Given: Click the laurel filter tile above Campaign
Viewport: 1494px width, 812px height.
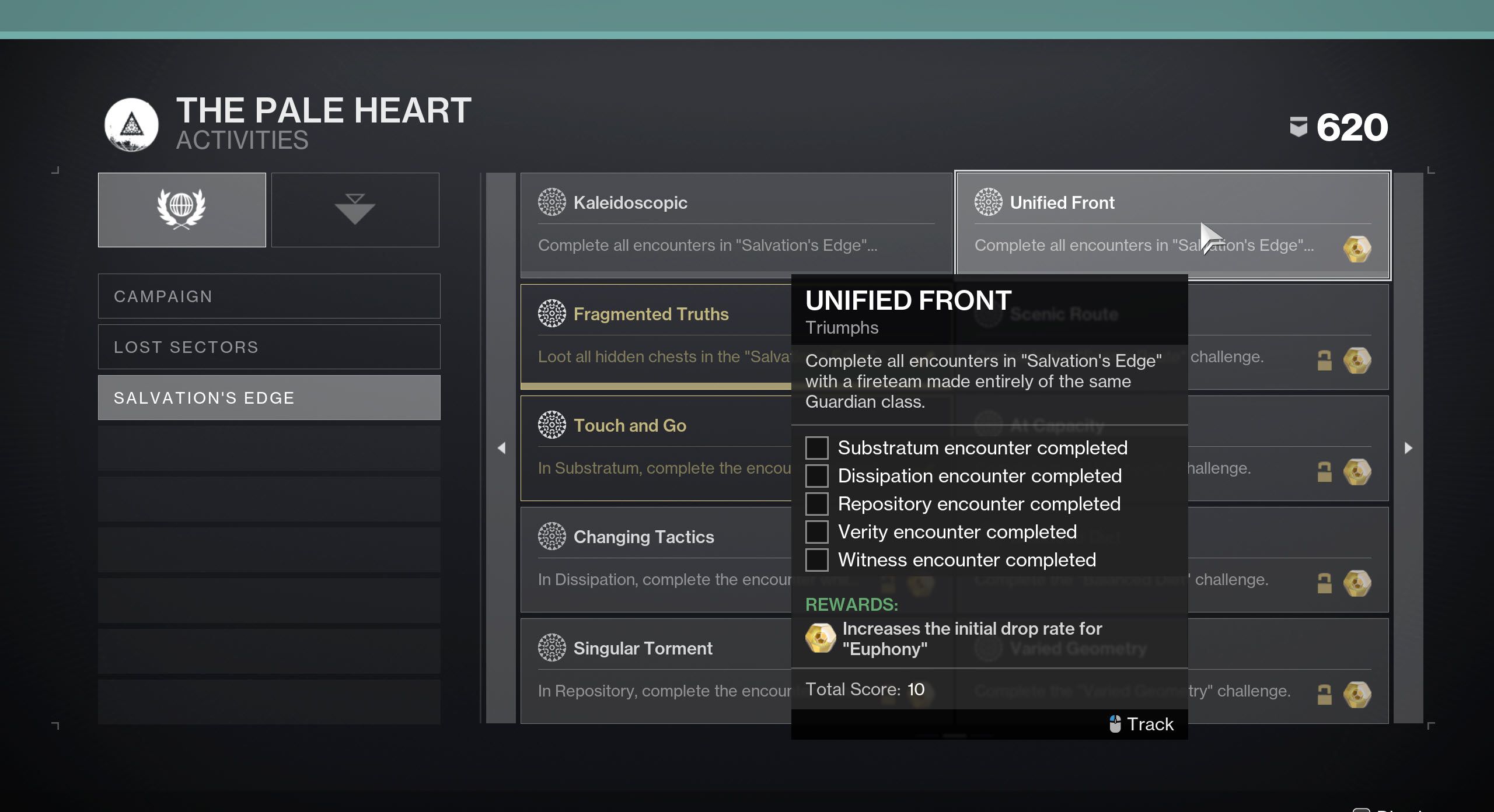Looking at the screenshot, I should click(181, 209).
